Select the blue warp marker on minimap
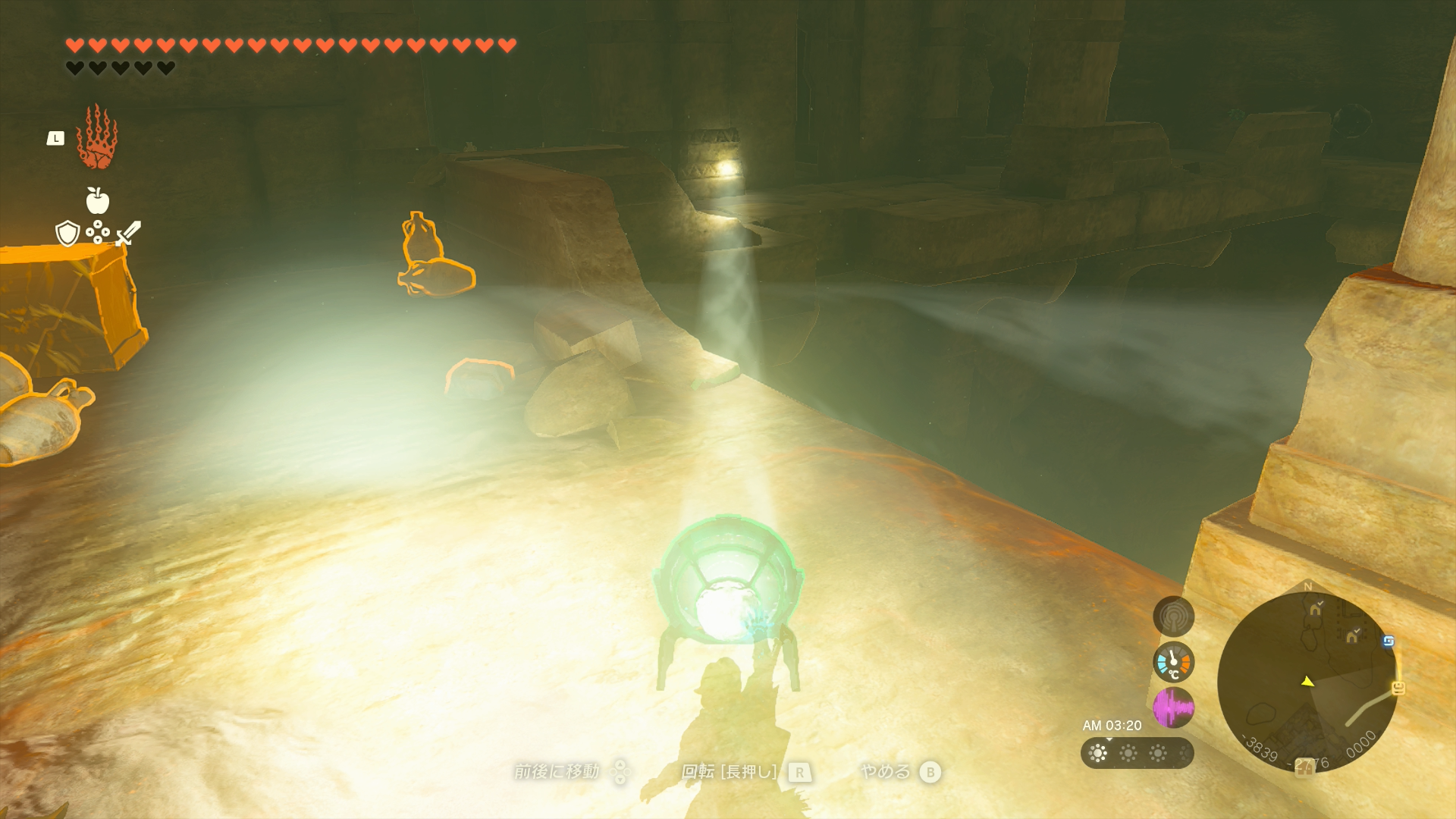Screen dimensions: 1456x819 tap(1388, 642)
